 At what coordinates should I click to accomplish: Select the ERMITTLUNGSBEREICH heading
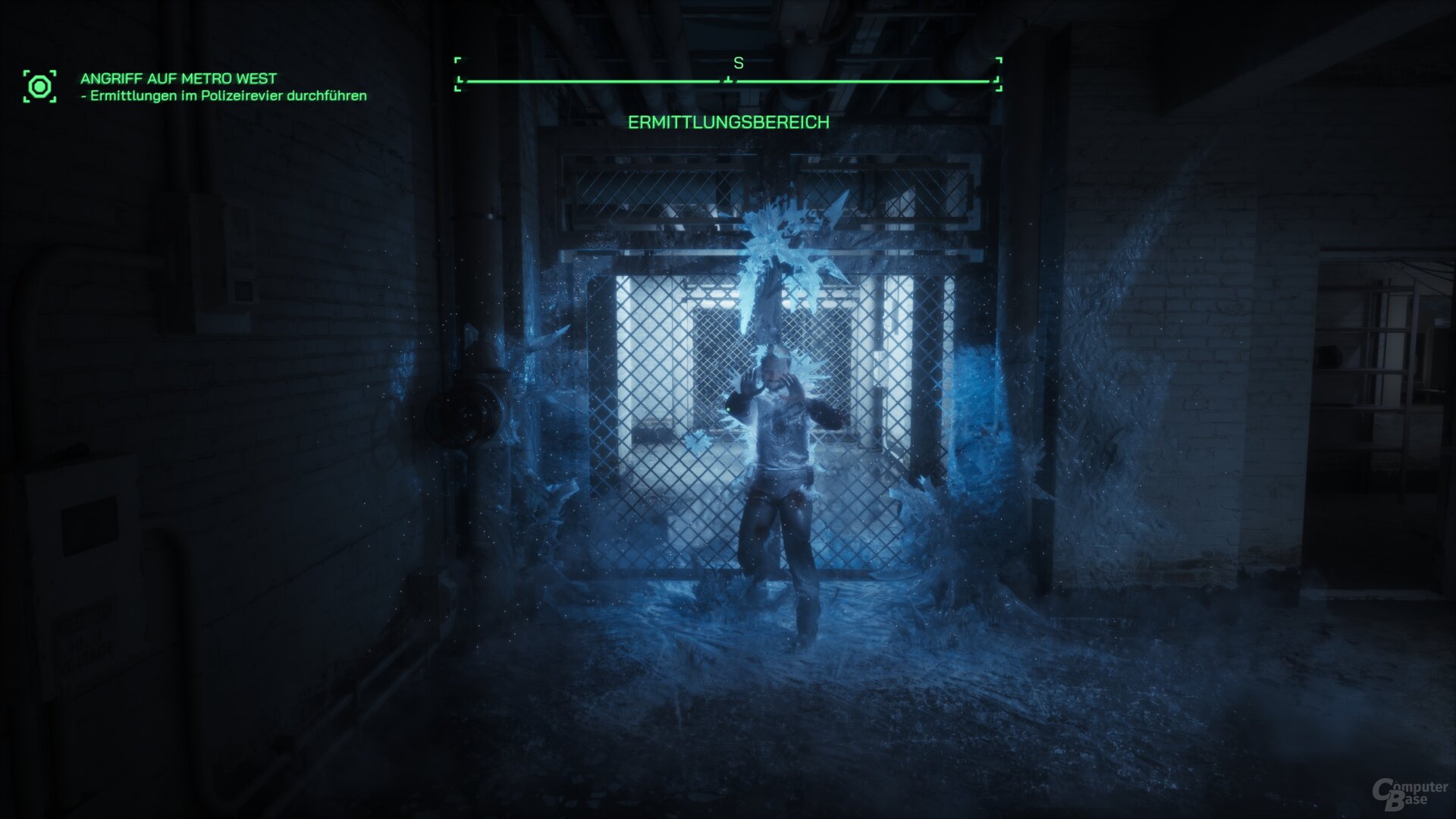[729, 121]
